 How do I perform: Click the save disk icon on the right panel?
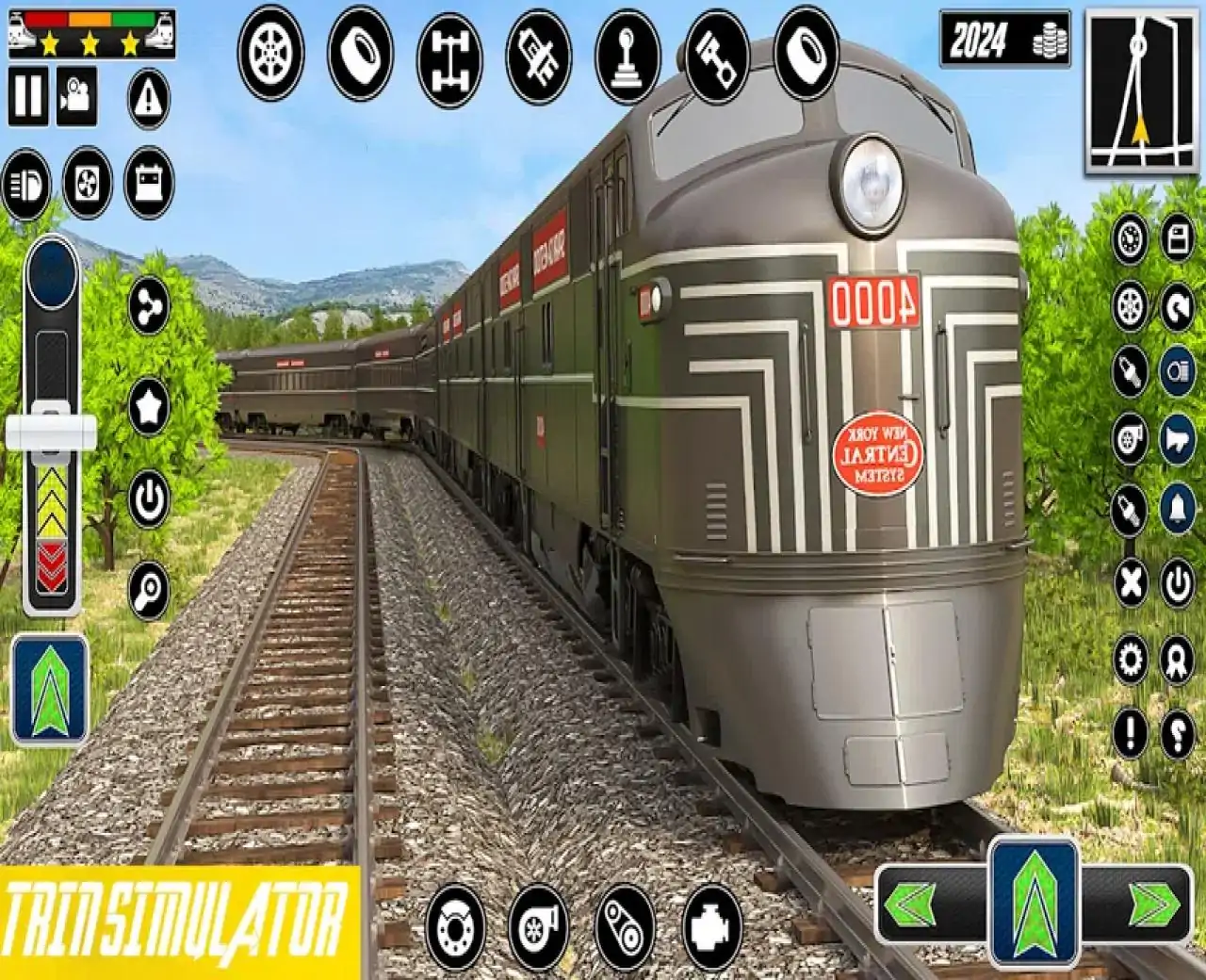pyautogui.click(x=1178, y=240)
